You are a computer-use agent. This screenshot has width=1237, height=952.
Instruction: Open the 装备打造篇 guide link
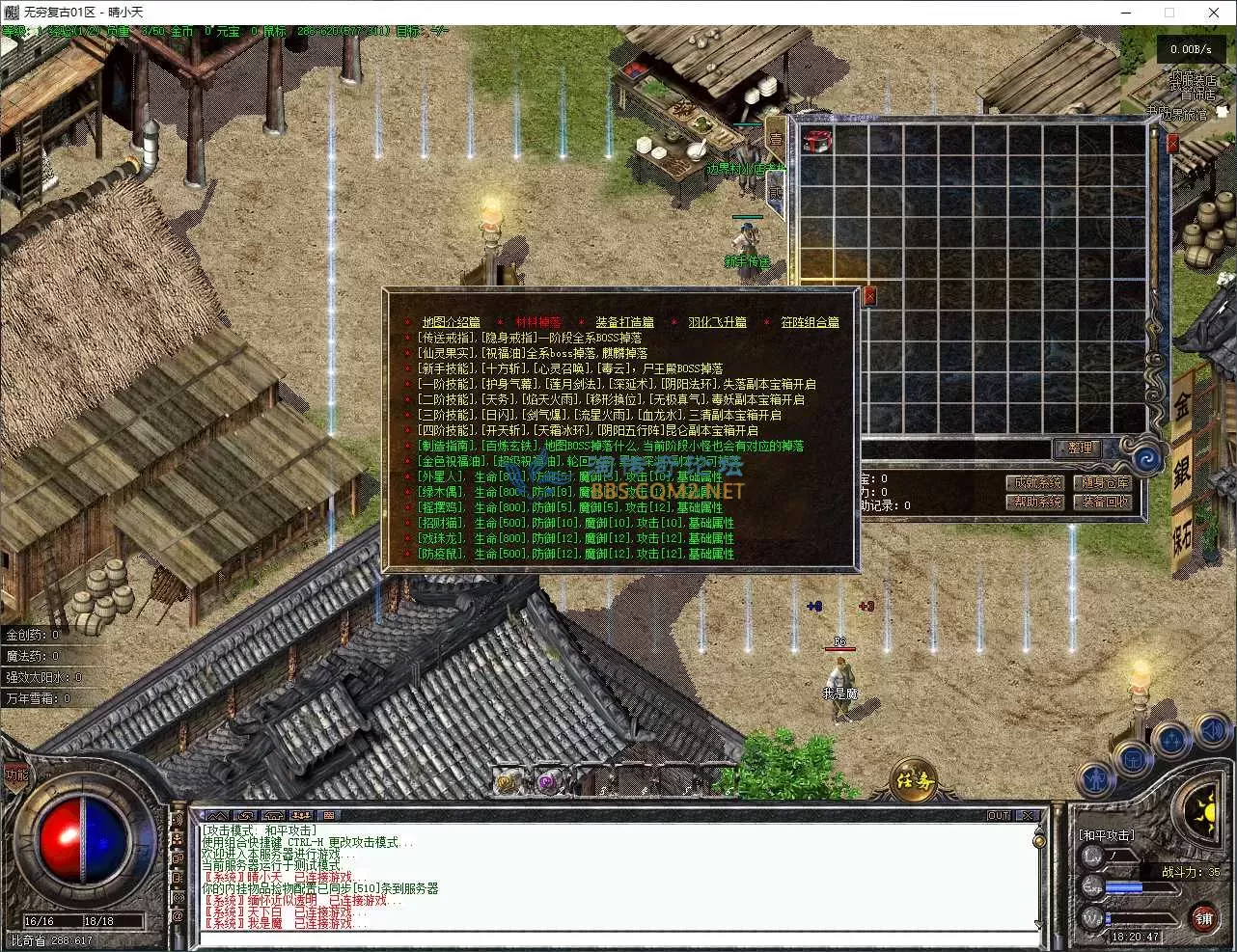pos(624,322)
